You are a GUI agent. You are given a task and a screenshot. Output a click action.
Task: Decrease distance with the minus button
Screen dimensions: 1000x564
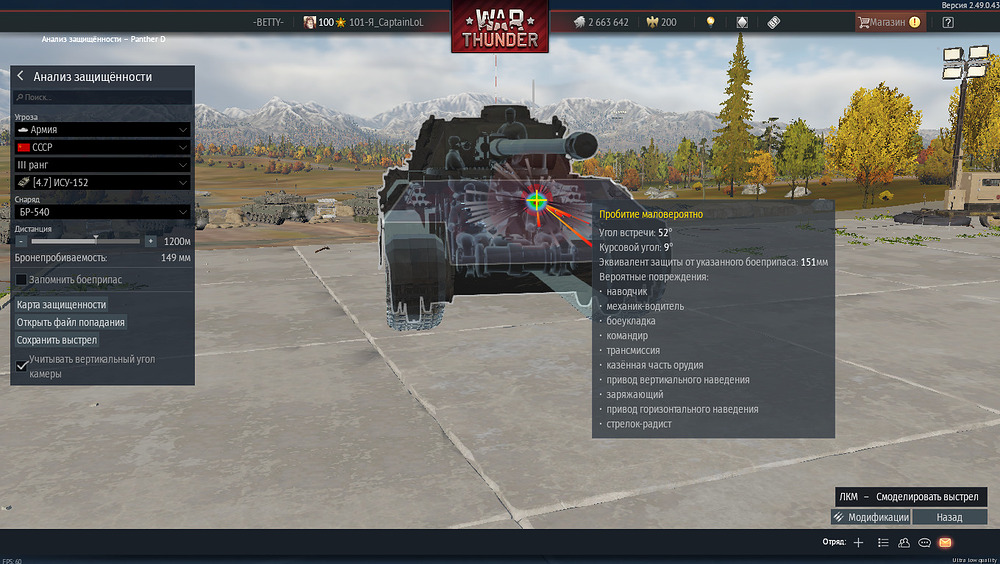coord(21,241)
